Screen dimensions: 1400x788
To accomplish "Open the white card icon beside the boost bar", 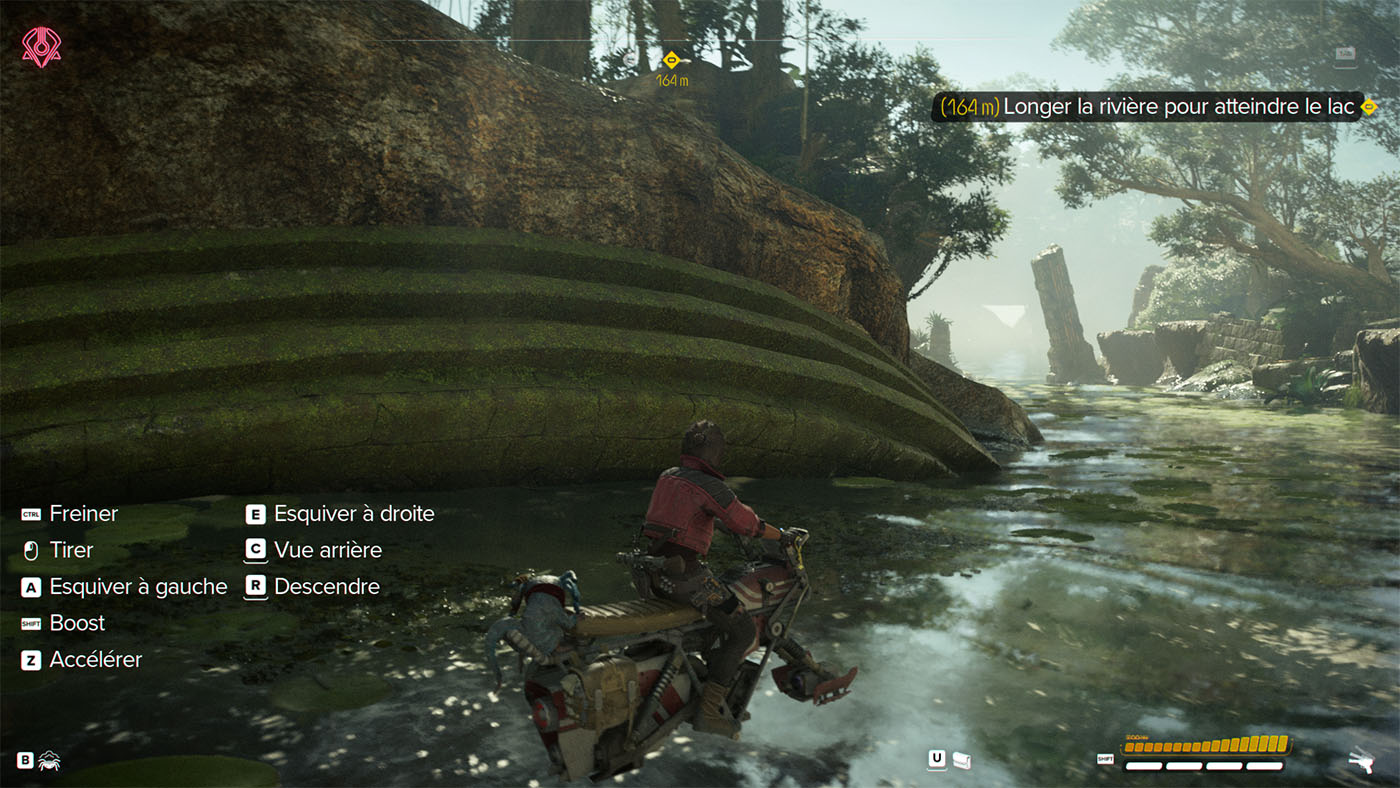I will (962, 760).
